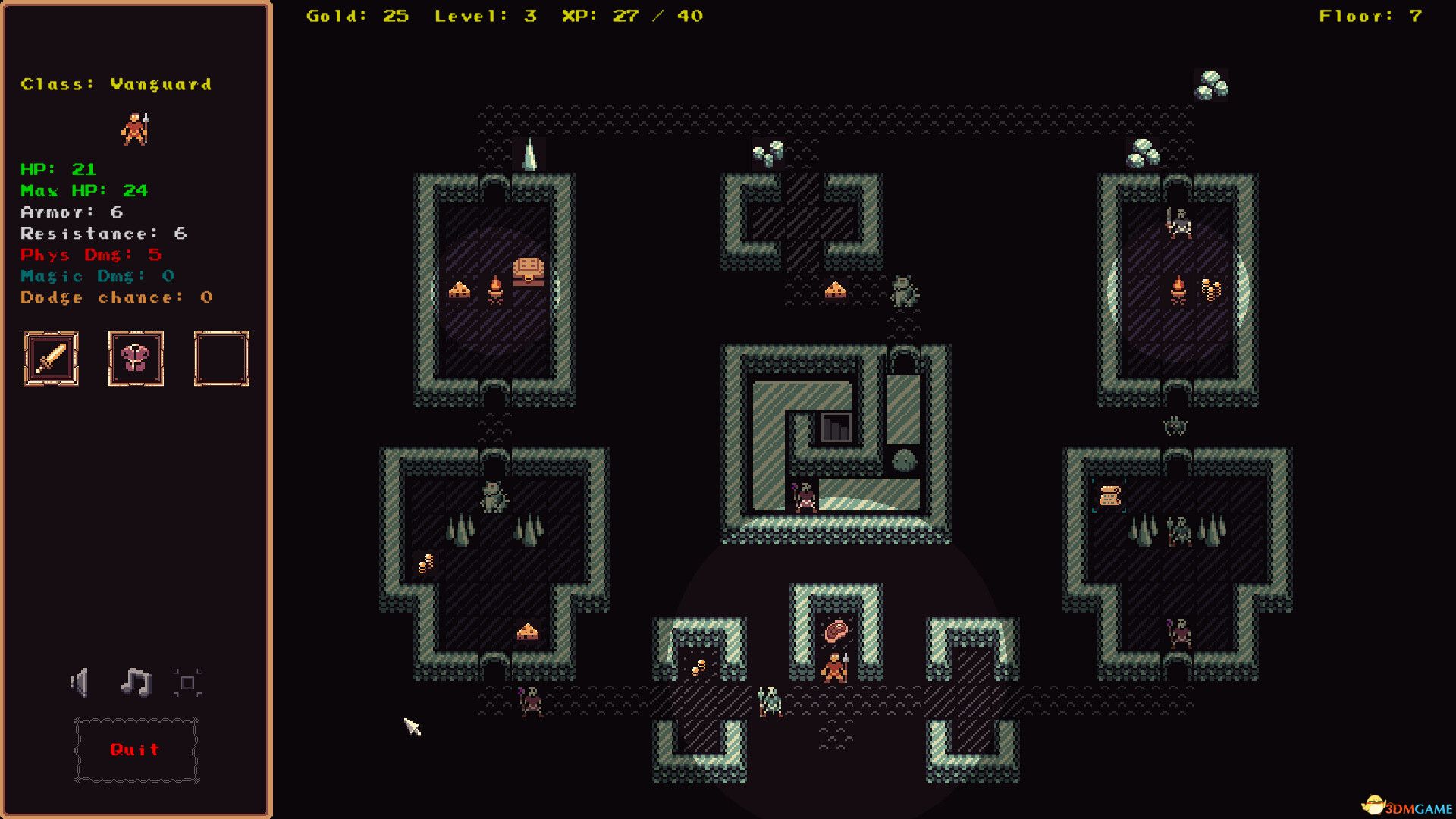This screenshot has width=1456, height=819.
Task: Click the treasure chest in the top-left room
Action: (x=529, y=271)
